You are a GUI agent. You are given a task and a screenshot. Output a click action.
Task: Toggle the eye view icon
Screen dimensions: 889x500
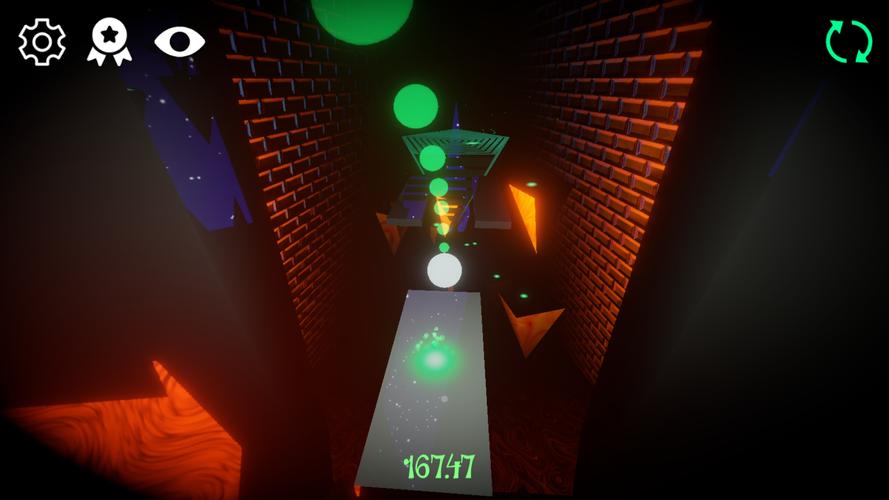click(x=179, y=41)
